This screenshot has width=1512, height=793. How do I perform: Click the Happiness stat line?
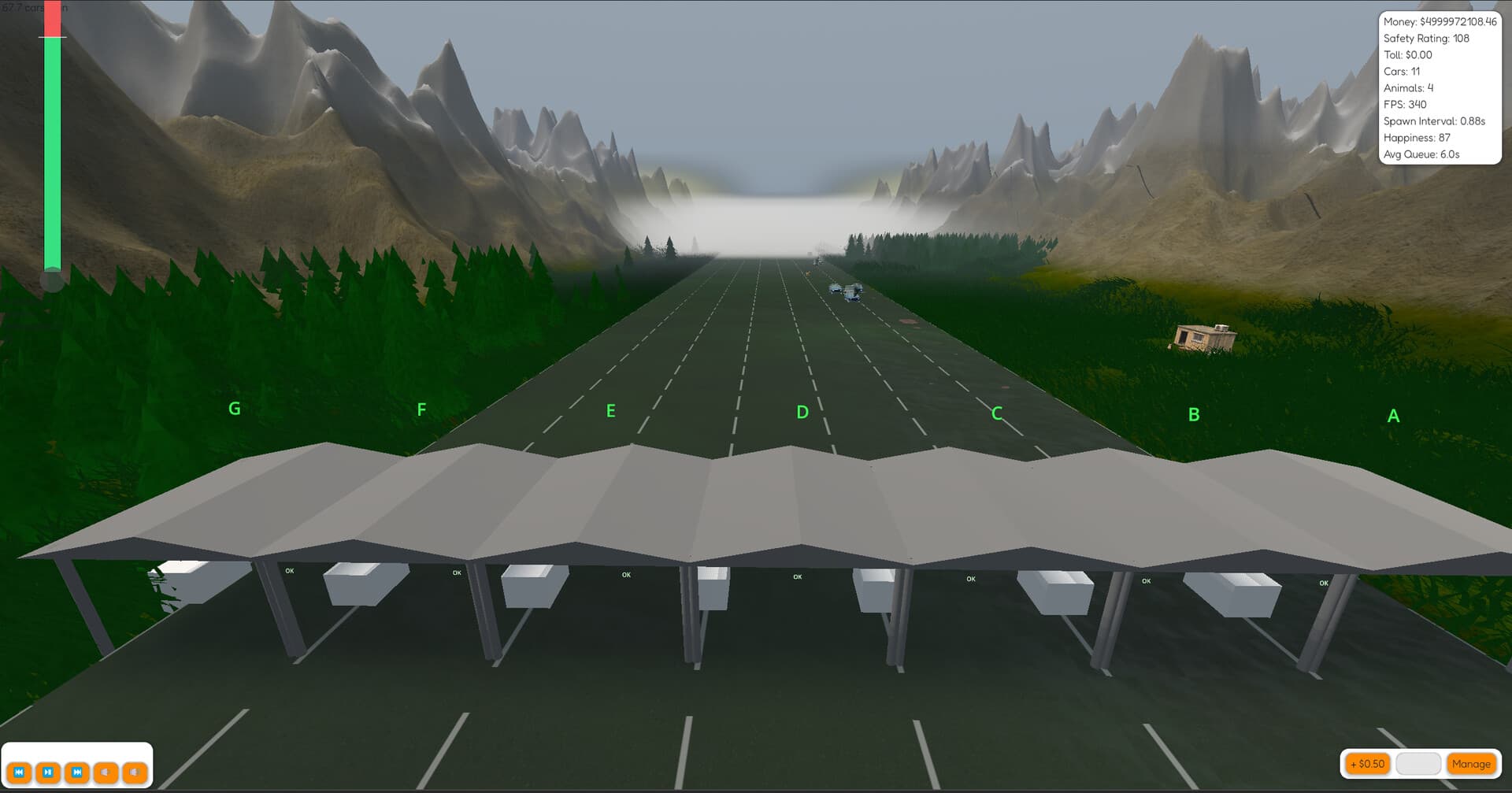(1417, 137)
